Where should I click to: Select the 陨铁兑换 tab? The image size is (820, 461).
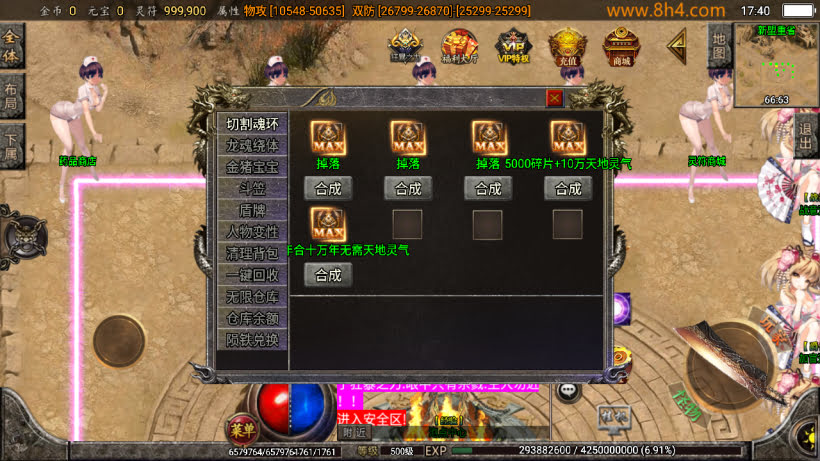click(x=252, y=340)
